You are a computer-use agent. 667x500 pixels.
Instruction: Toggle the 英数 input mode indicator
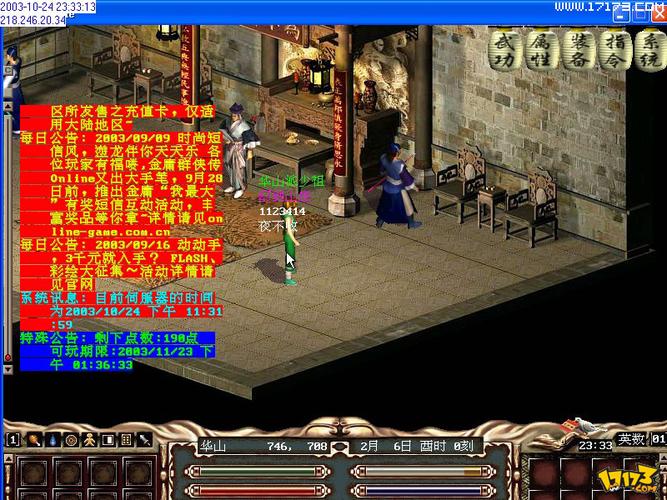(630, 439)
